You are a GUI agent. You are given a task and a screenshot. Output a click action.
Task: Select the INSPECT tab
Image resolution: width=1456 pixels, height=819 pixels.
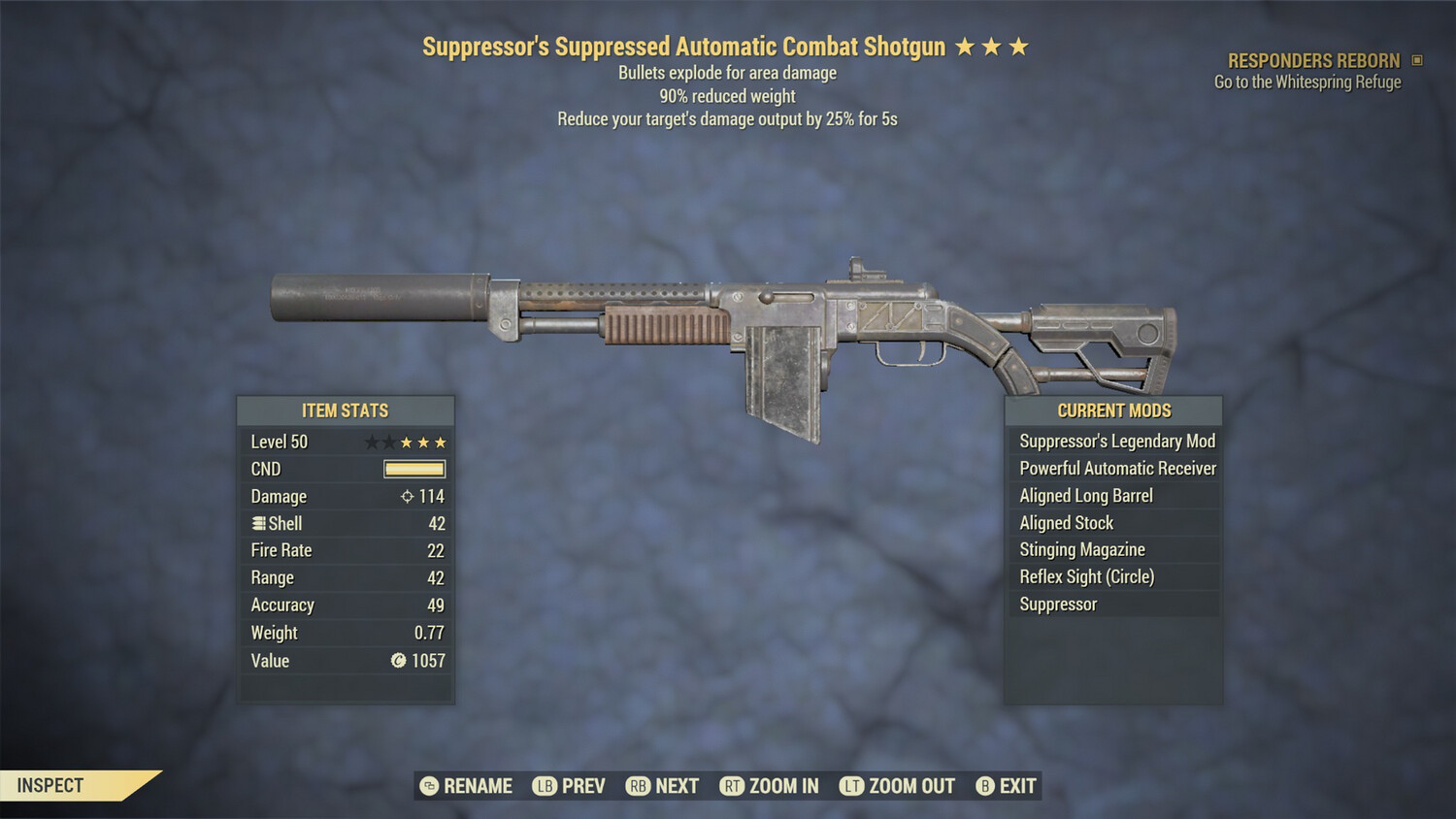tap(50, 785)
